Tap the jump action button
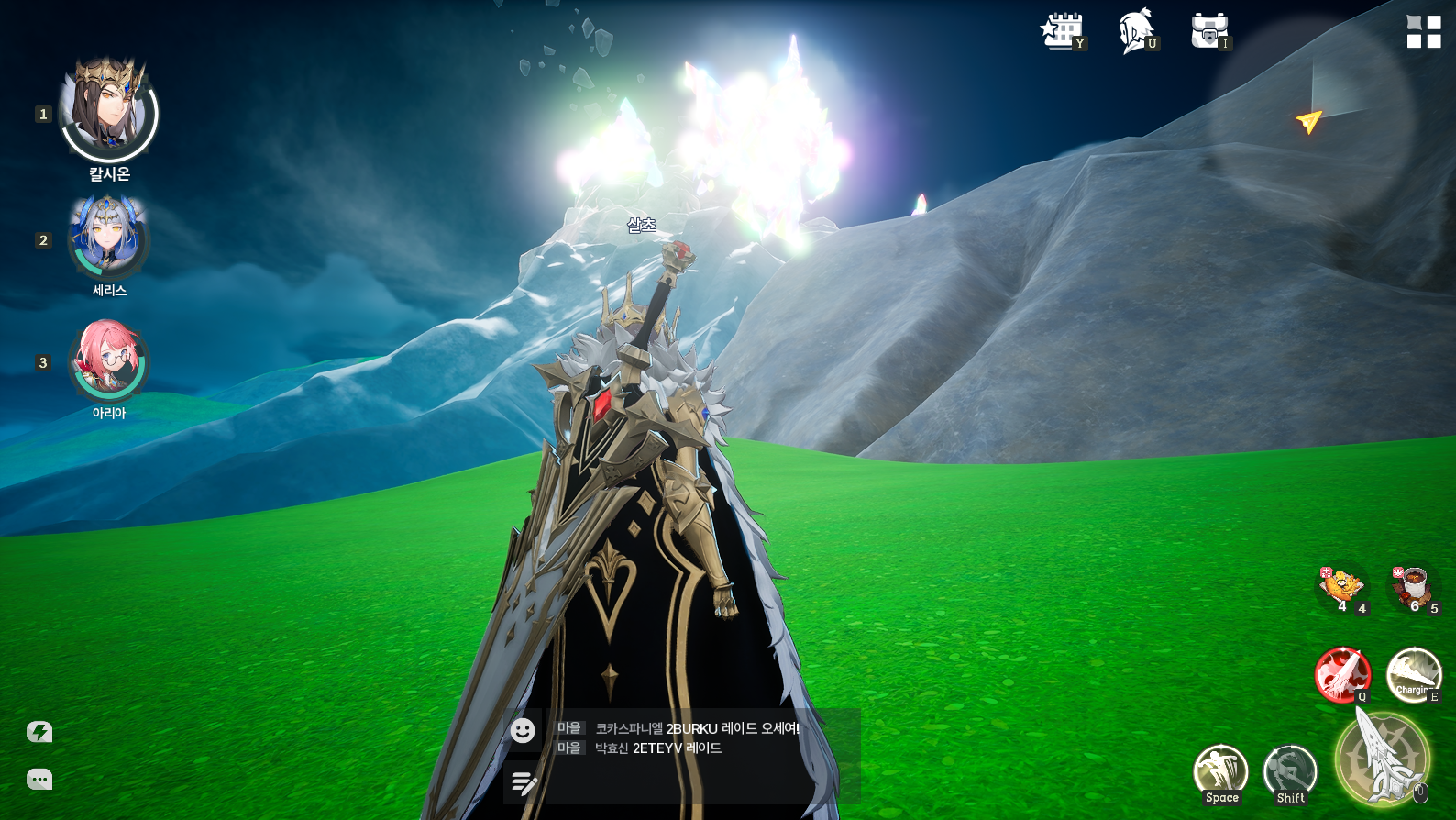The image size is (1456, 820). [x=1220, y=771]
